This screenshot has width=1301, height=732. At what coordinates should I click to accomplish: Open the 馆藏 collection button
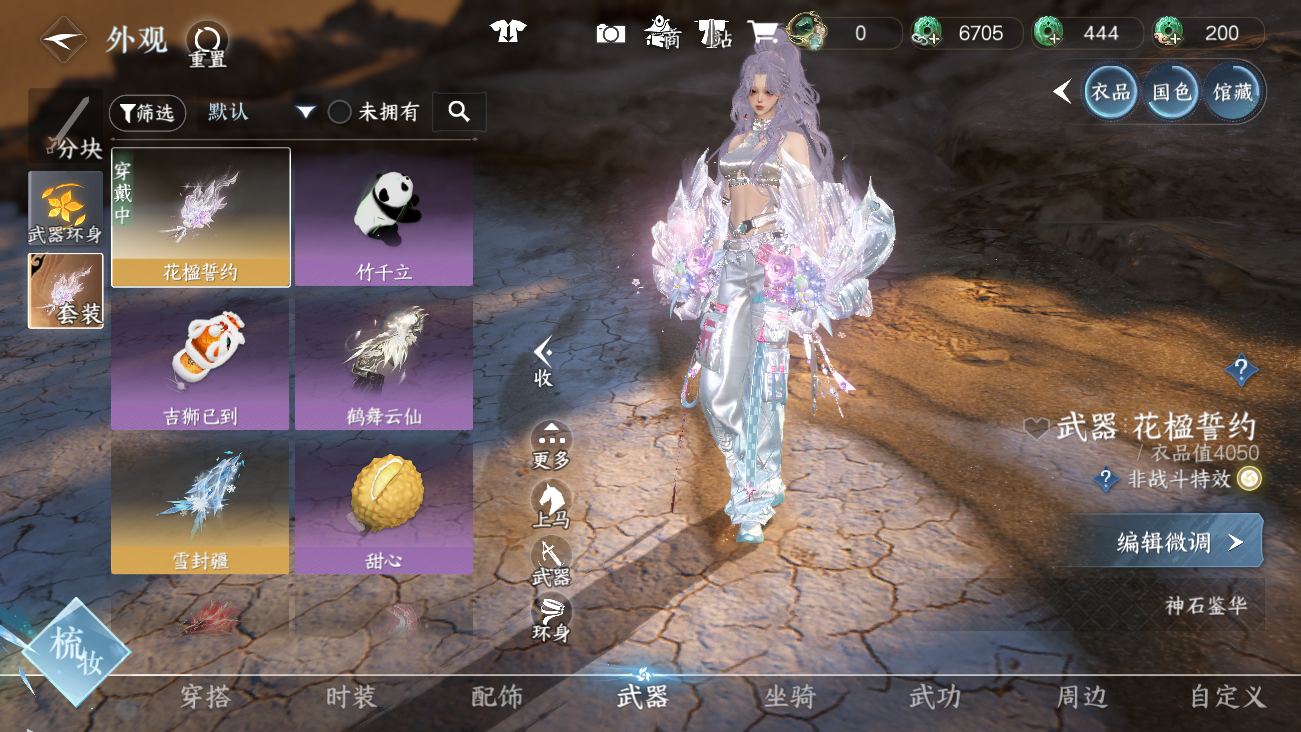1232,92
